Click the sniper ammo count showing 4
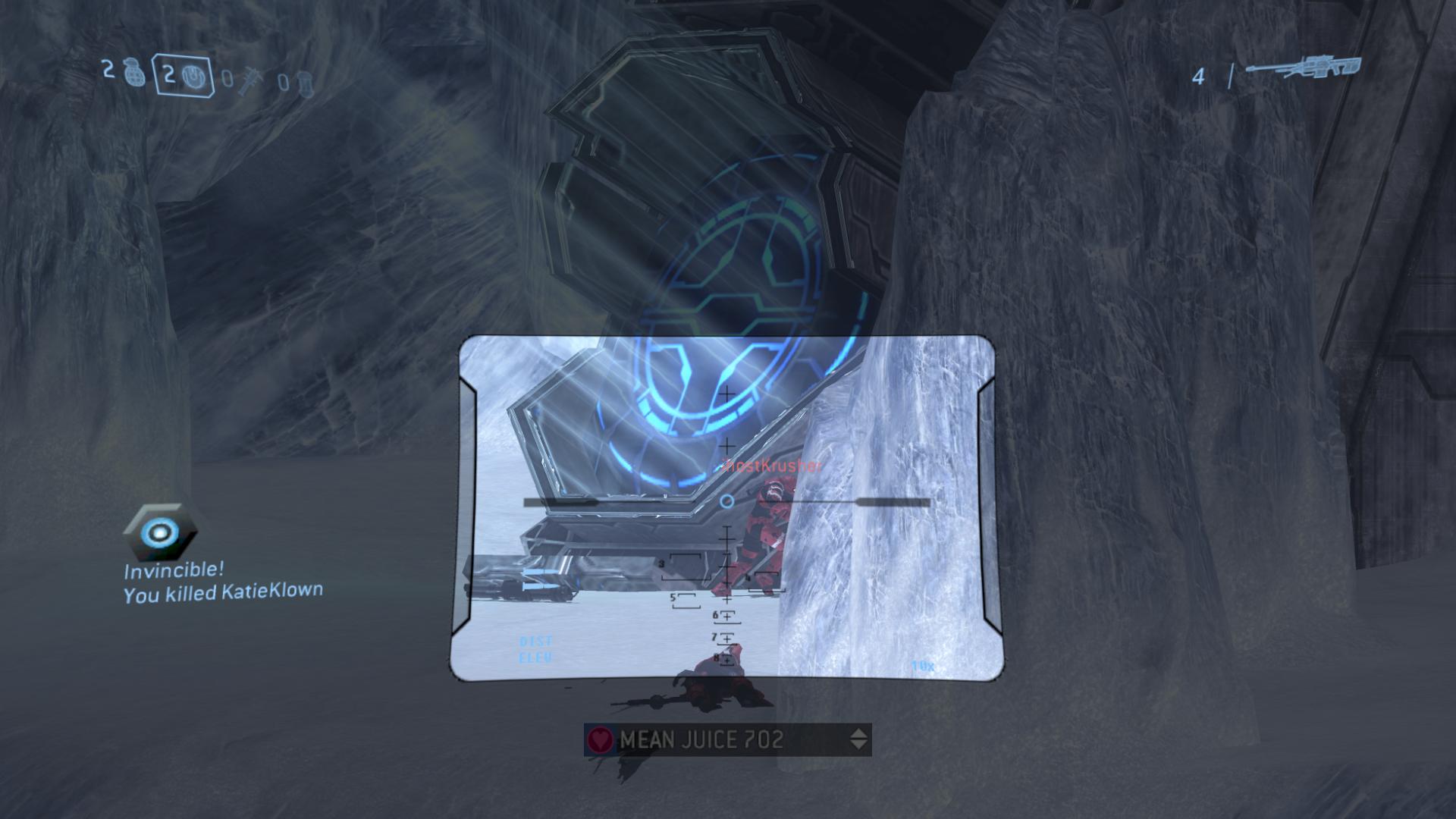This screenshot has height=819, width=1456. (1199, 75)
